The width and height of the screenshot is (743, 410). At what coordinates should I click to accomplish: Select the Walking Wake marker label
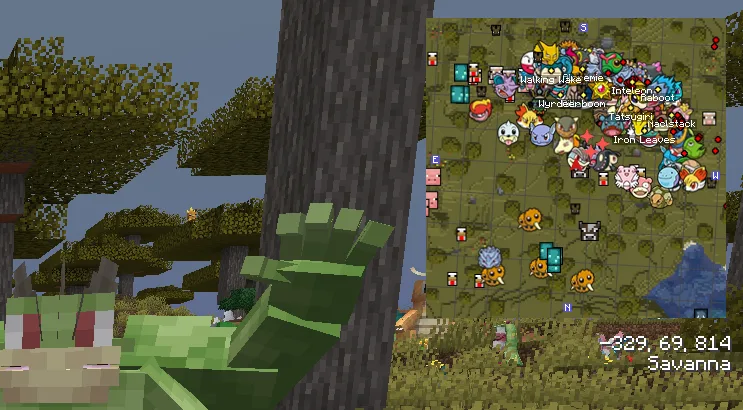point(549,79)
